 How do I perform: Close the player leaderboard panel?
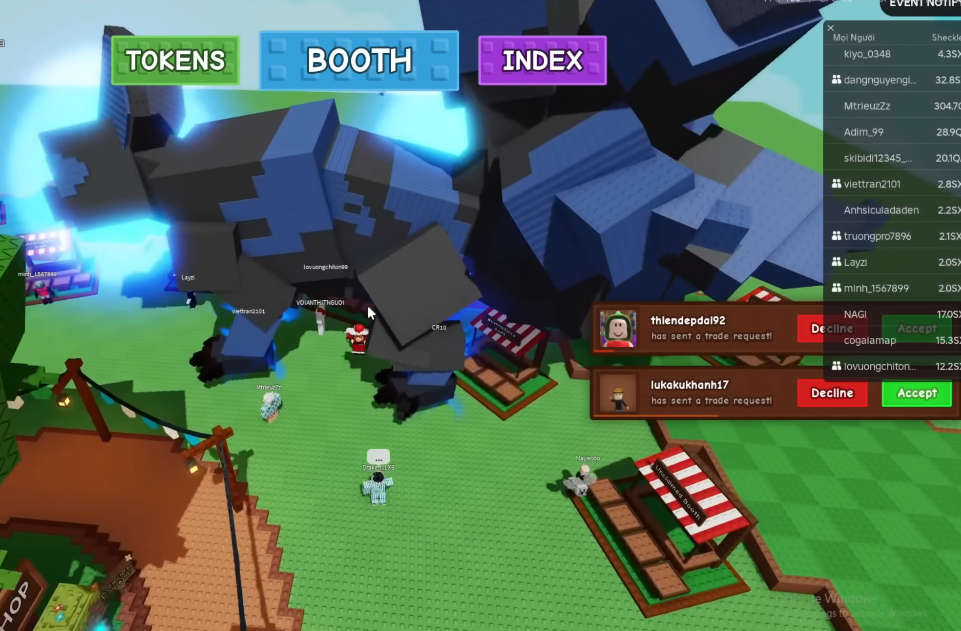tap(831, 28)
